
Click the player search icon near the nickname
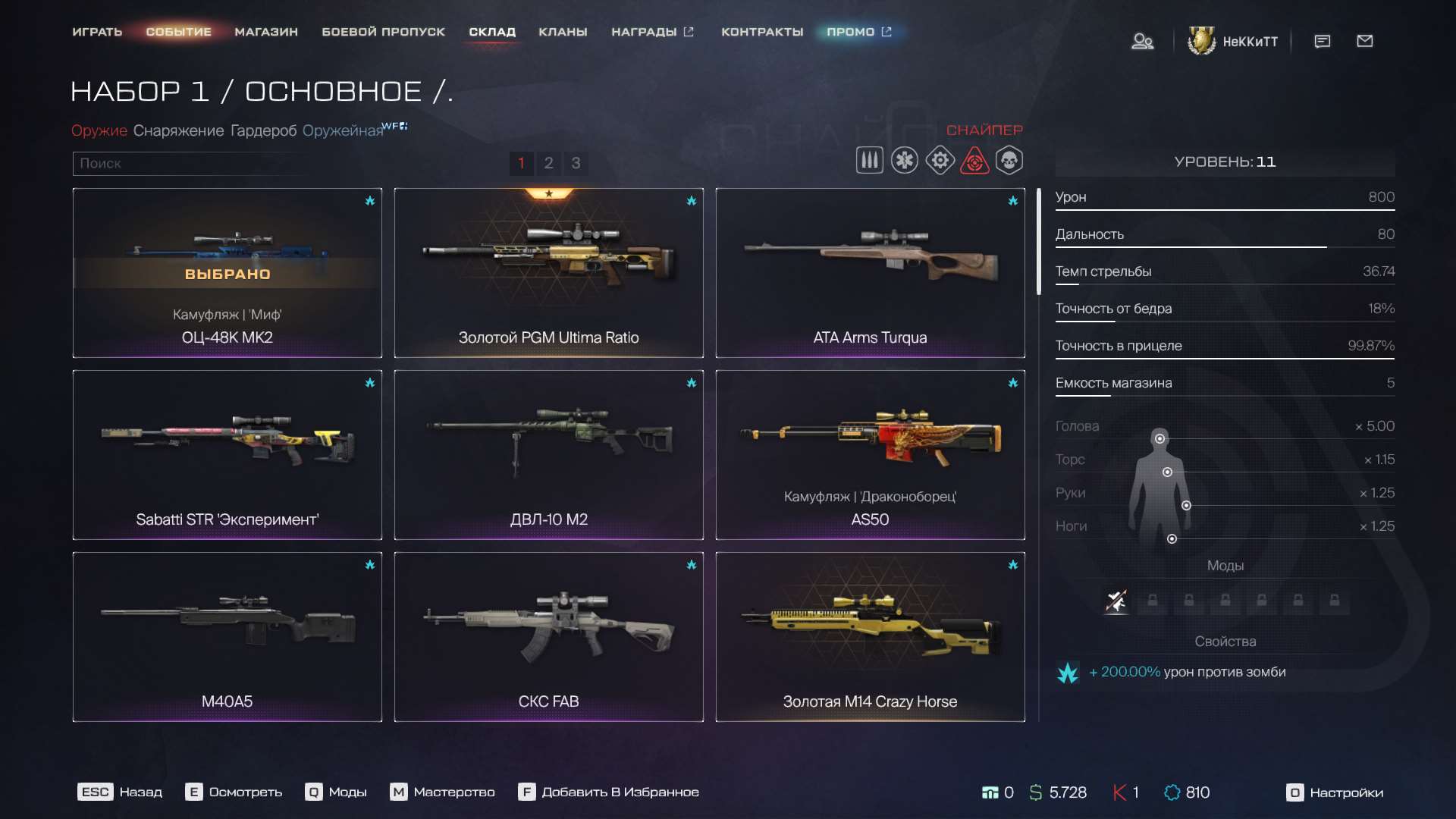1142,42
